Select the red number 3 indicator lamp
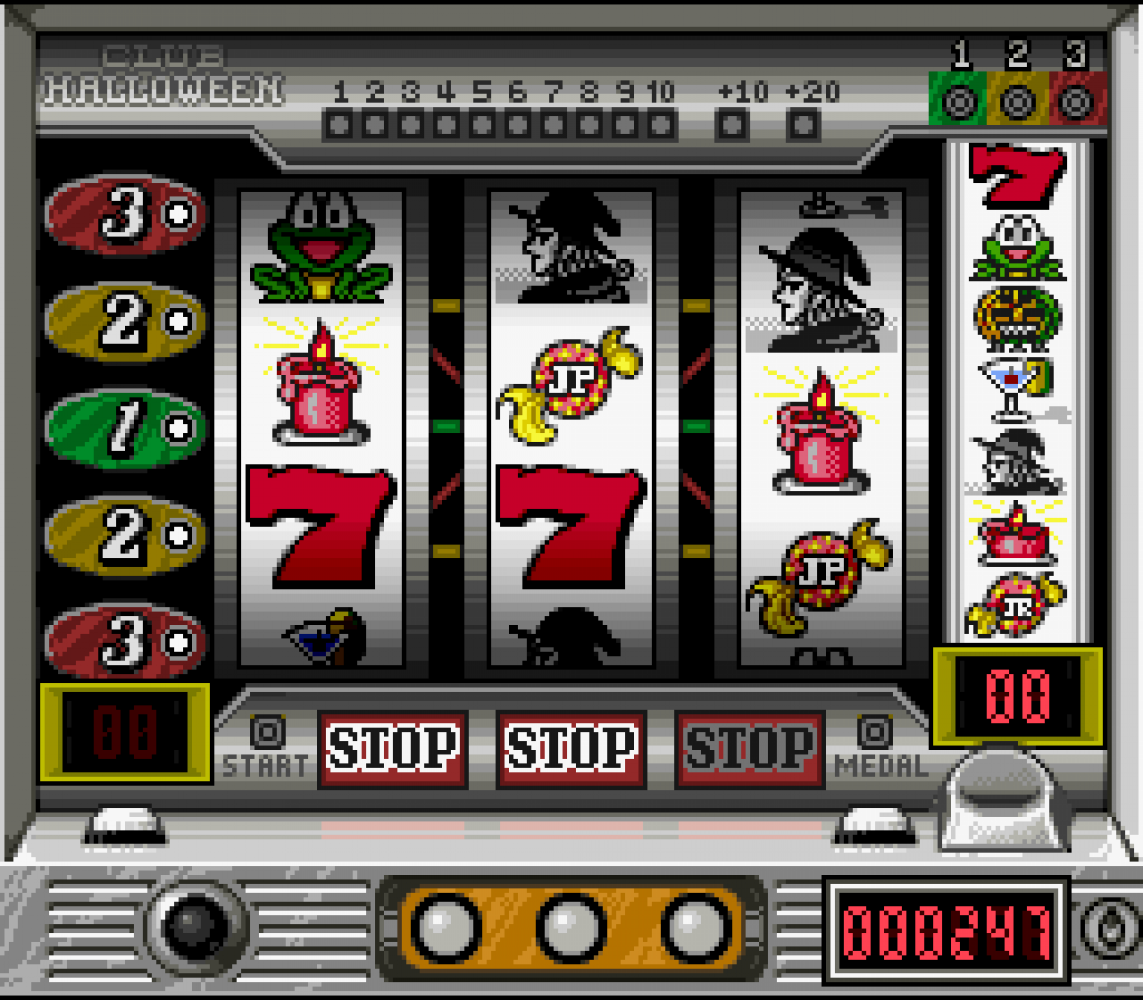 pos(1076,101)
